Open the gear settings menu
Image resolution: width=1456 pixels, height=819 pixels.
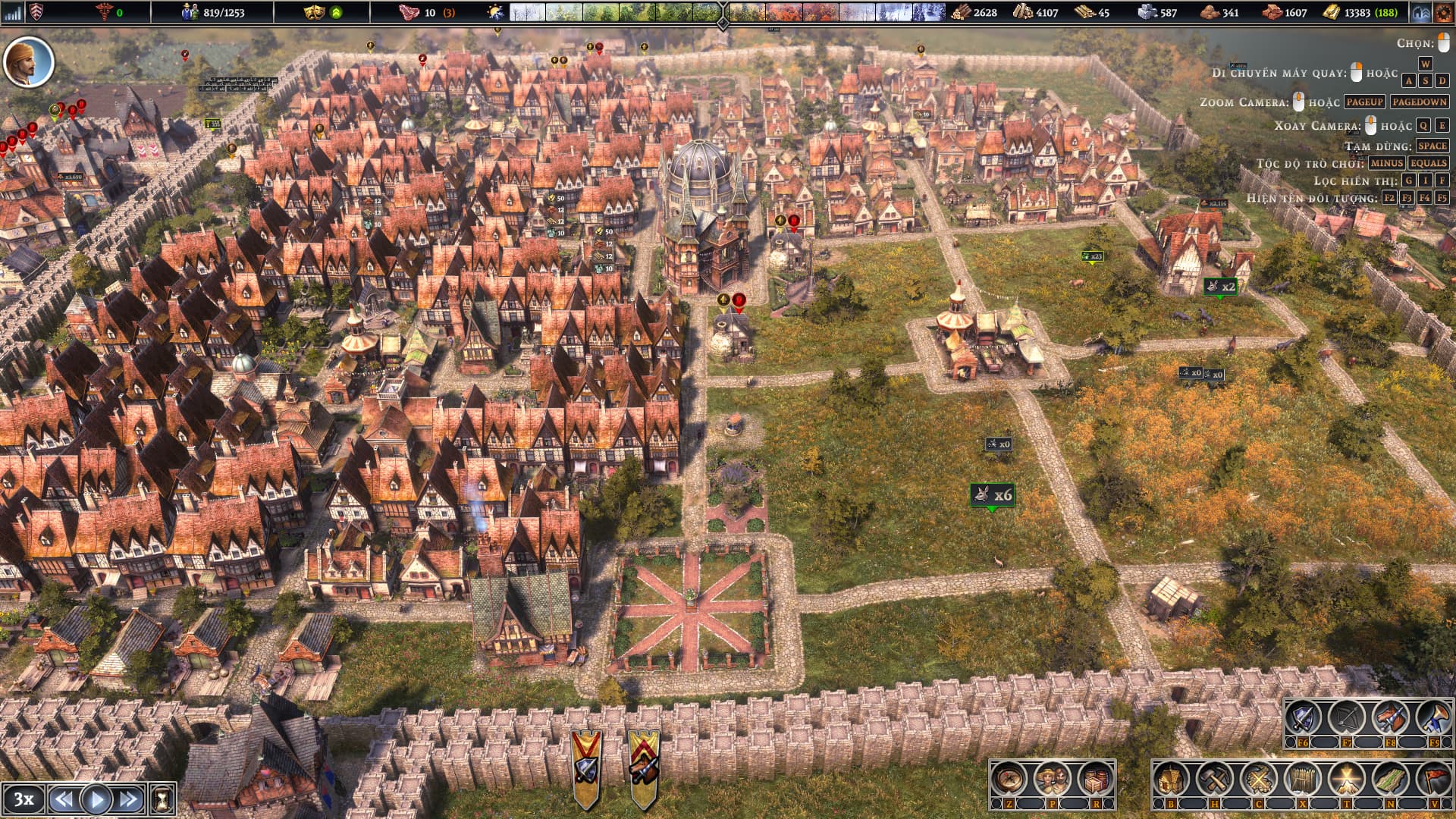(x=1443, y=12)
